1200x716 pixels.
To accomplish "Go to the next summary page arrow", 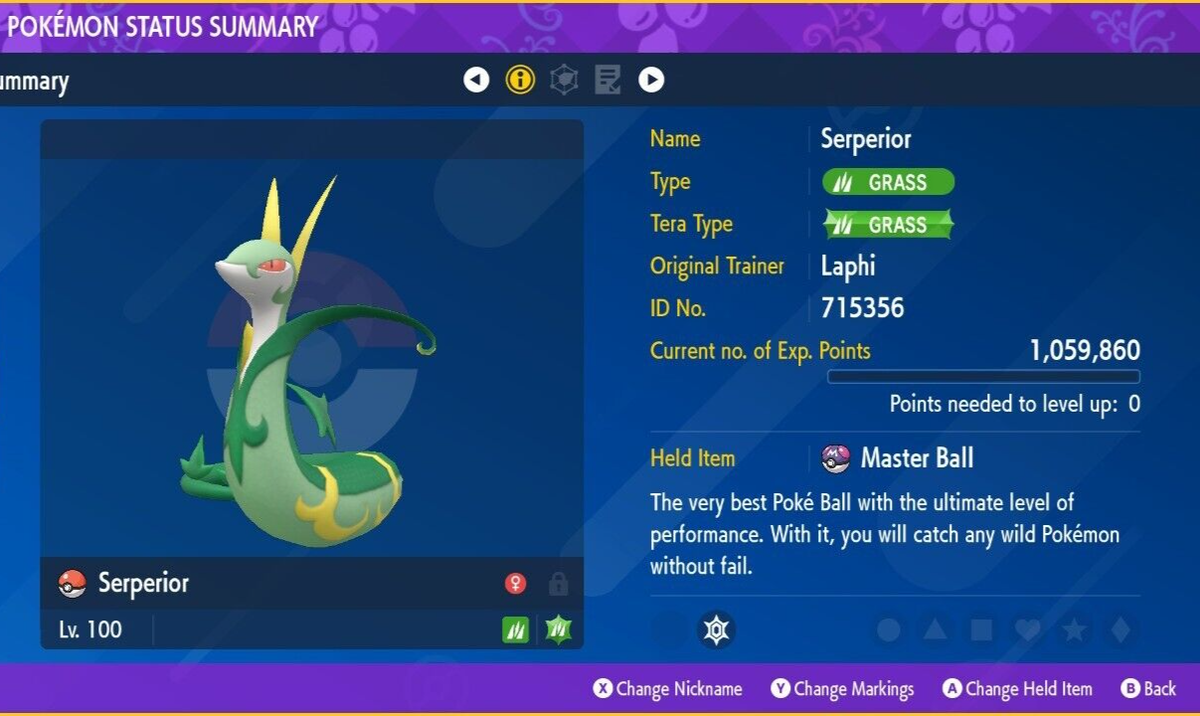I will coord(651,80).
